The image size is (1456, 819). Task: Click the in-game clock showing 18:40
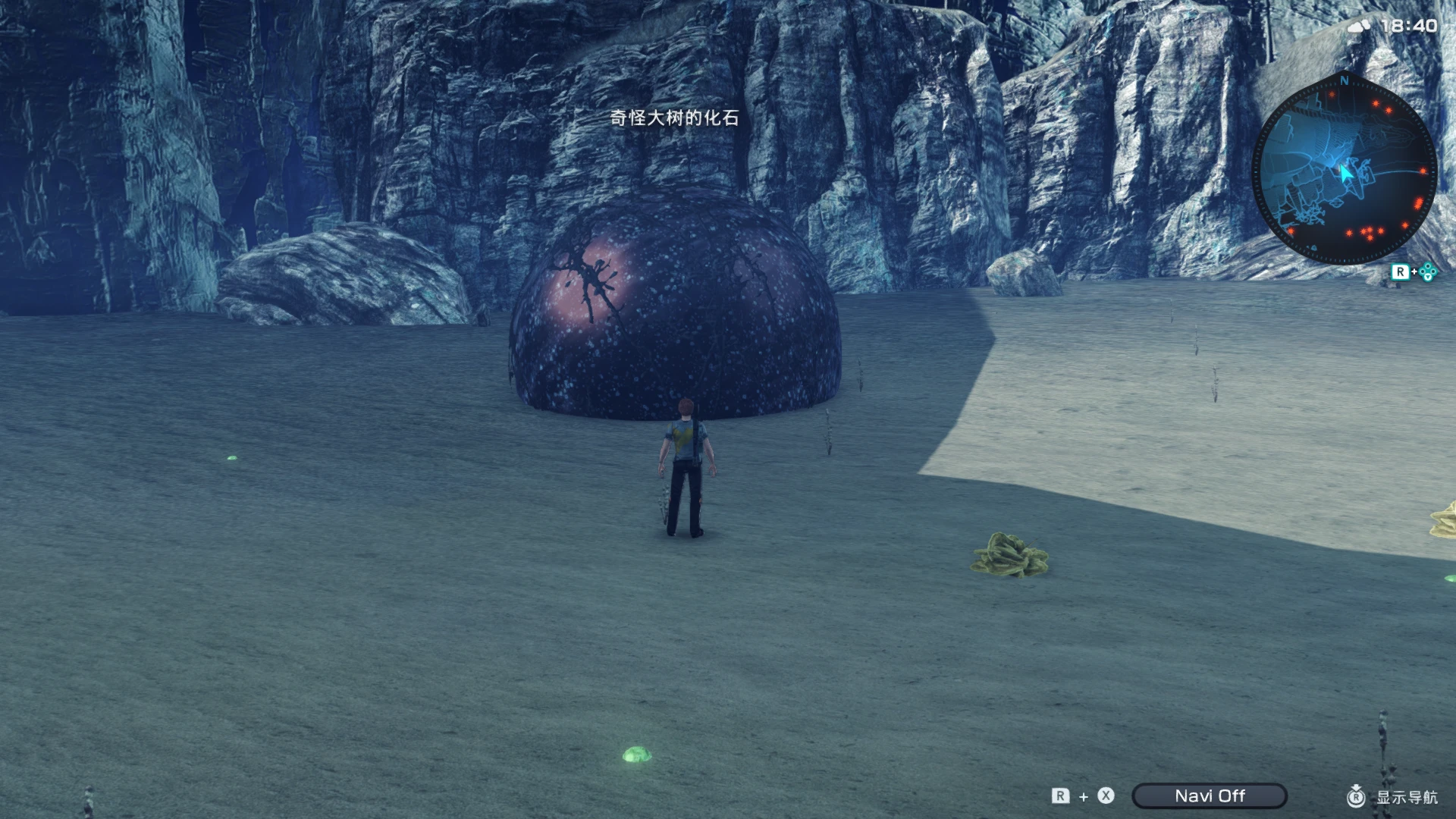[1411, 24]
